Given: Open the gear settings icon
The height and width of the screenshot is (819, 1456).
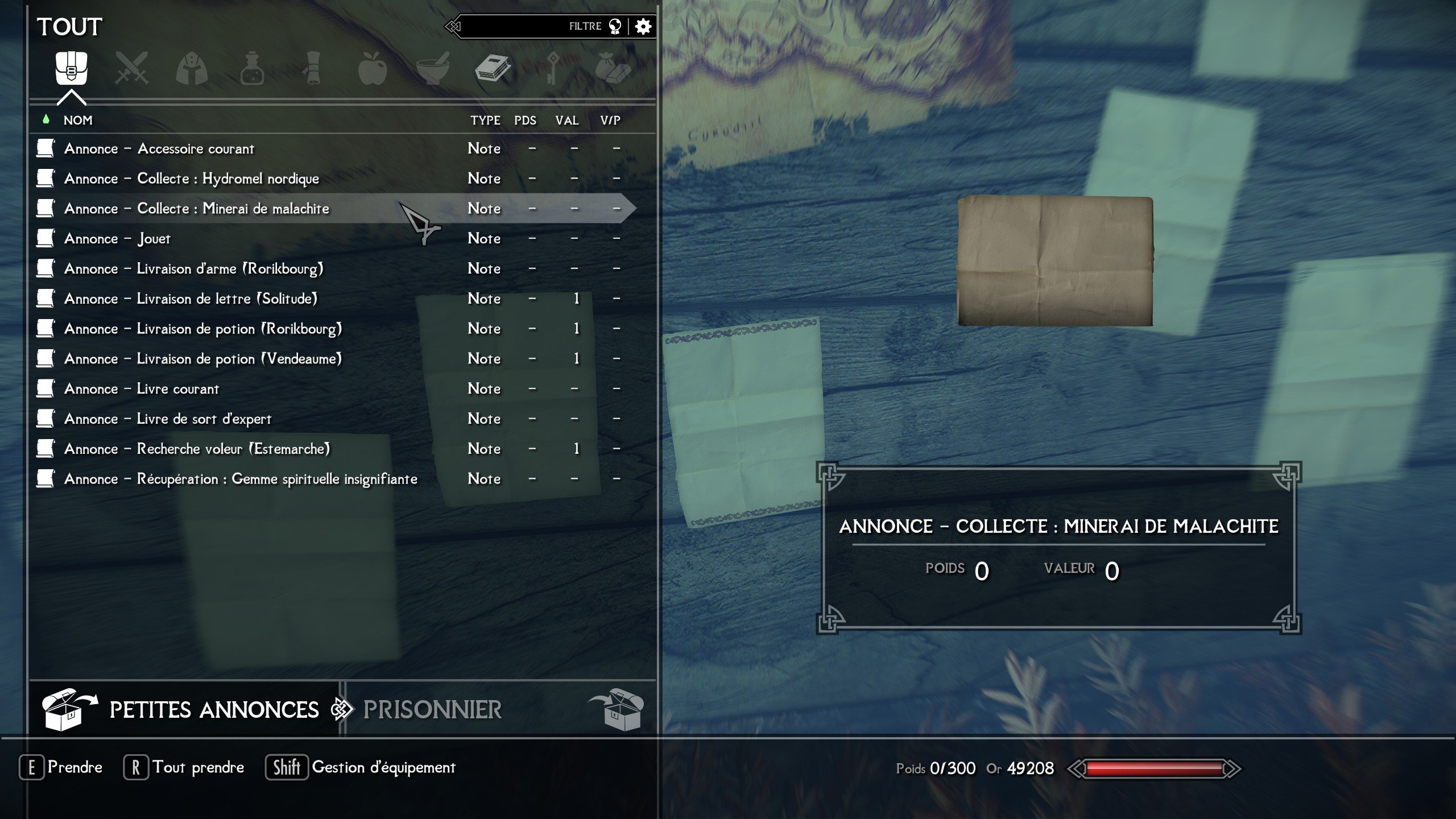Looking at the screenshot, I should 643,26.
